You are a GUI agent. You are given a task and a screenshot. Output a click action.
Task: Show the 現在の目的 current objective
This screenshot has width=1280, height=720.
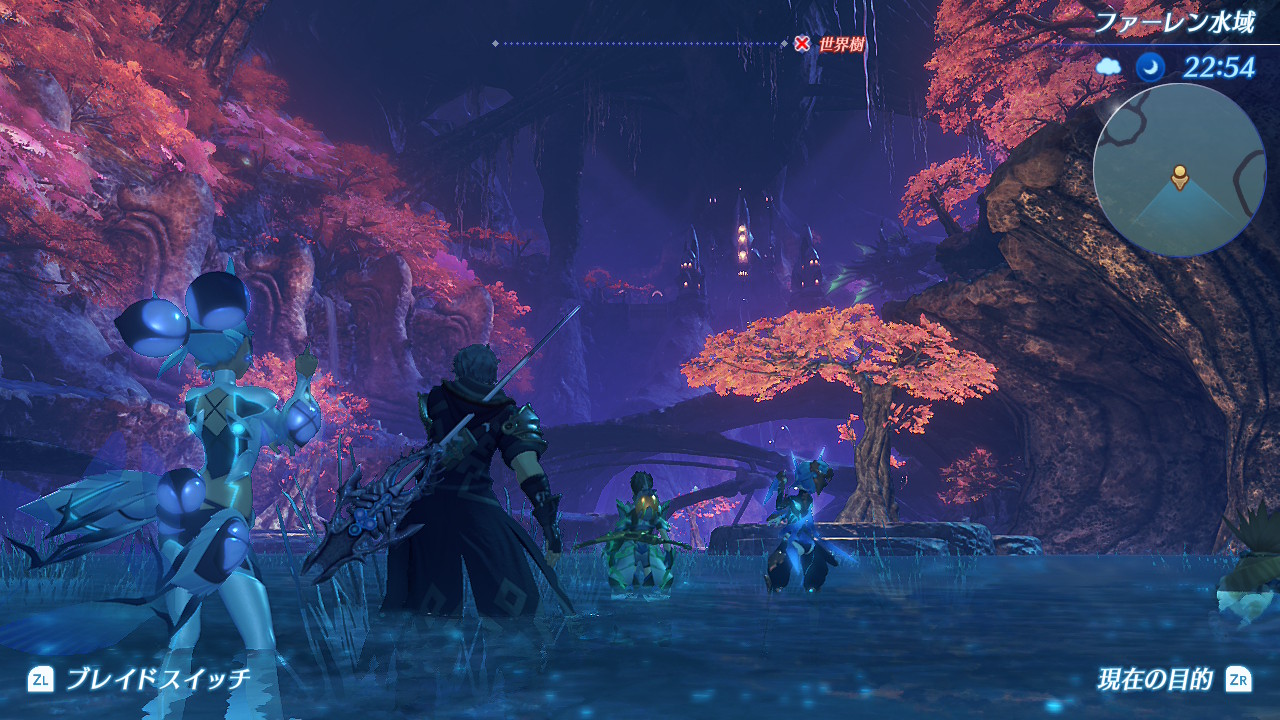(1154, 680)
